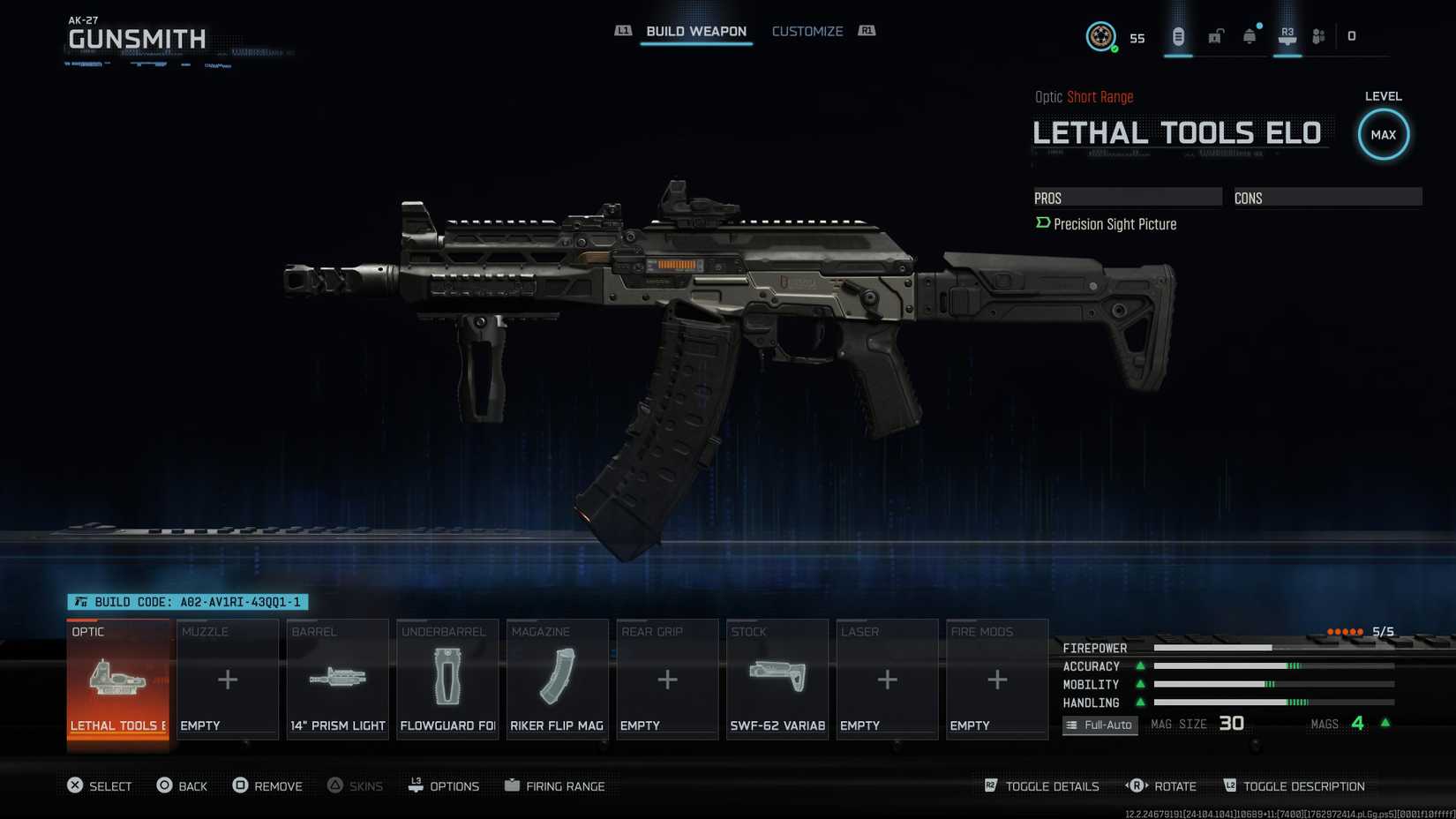Viewport: 1456px width, 819px height.
Task: Open the Build Weapon tab
Action: click(695, 32)
